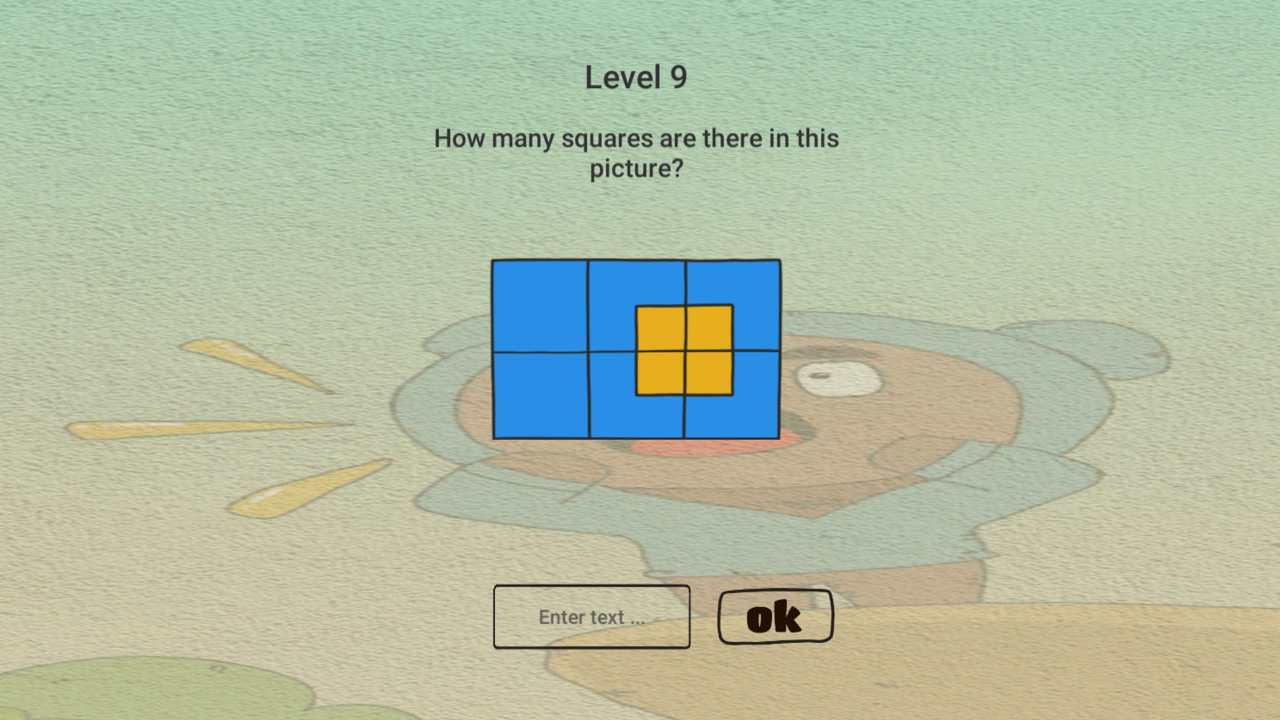Click the Level 9 title text
The width and height of the screenshot is (1280, 720).
tap(636, 77)
